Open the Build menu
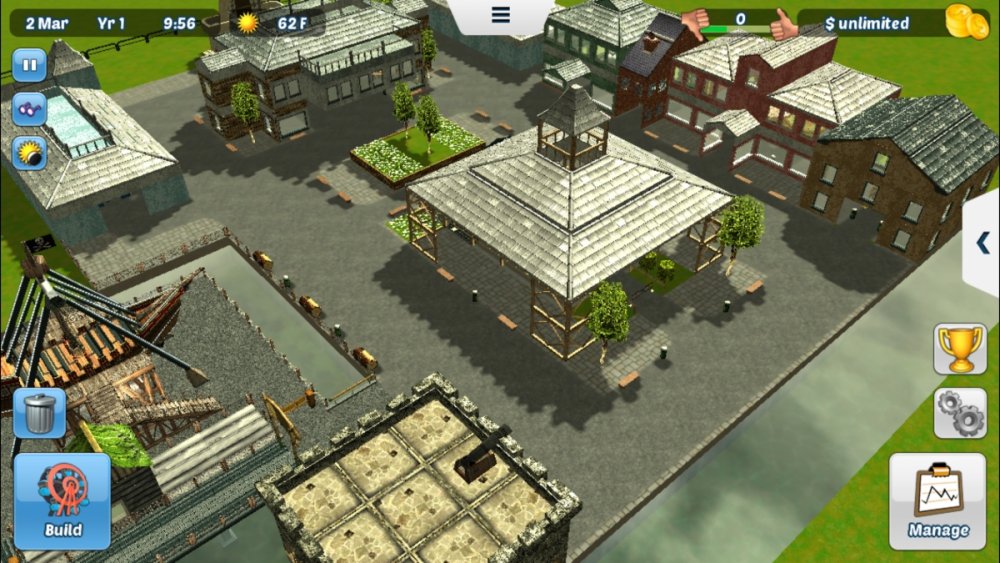Screen dimensions: 1000x563 (x=62, y=501)
